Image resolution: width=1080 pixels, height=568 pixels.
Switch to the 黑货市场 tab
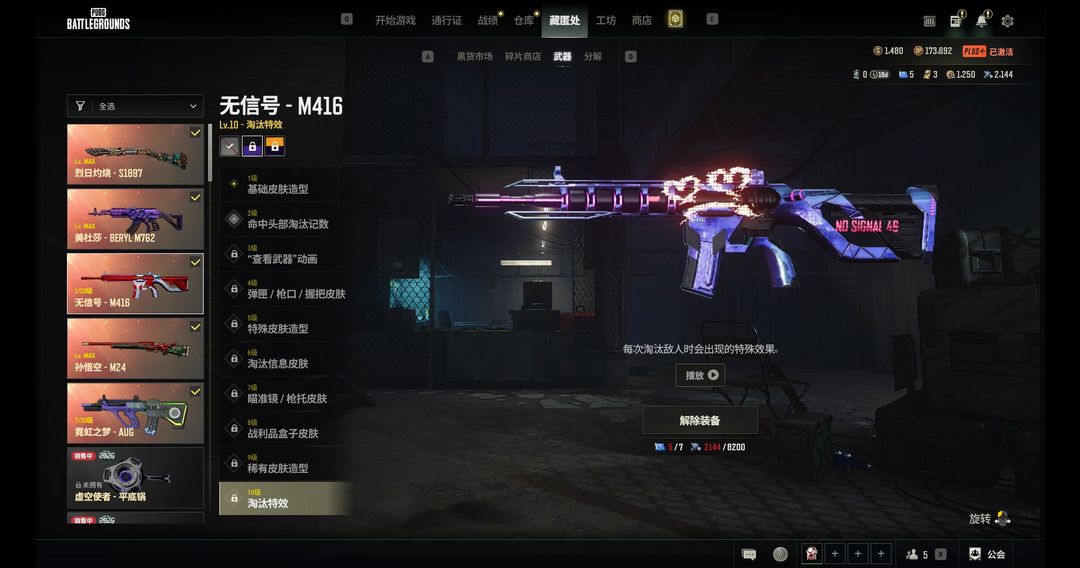(475, 57)
